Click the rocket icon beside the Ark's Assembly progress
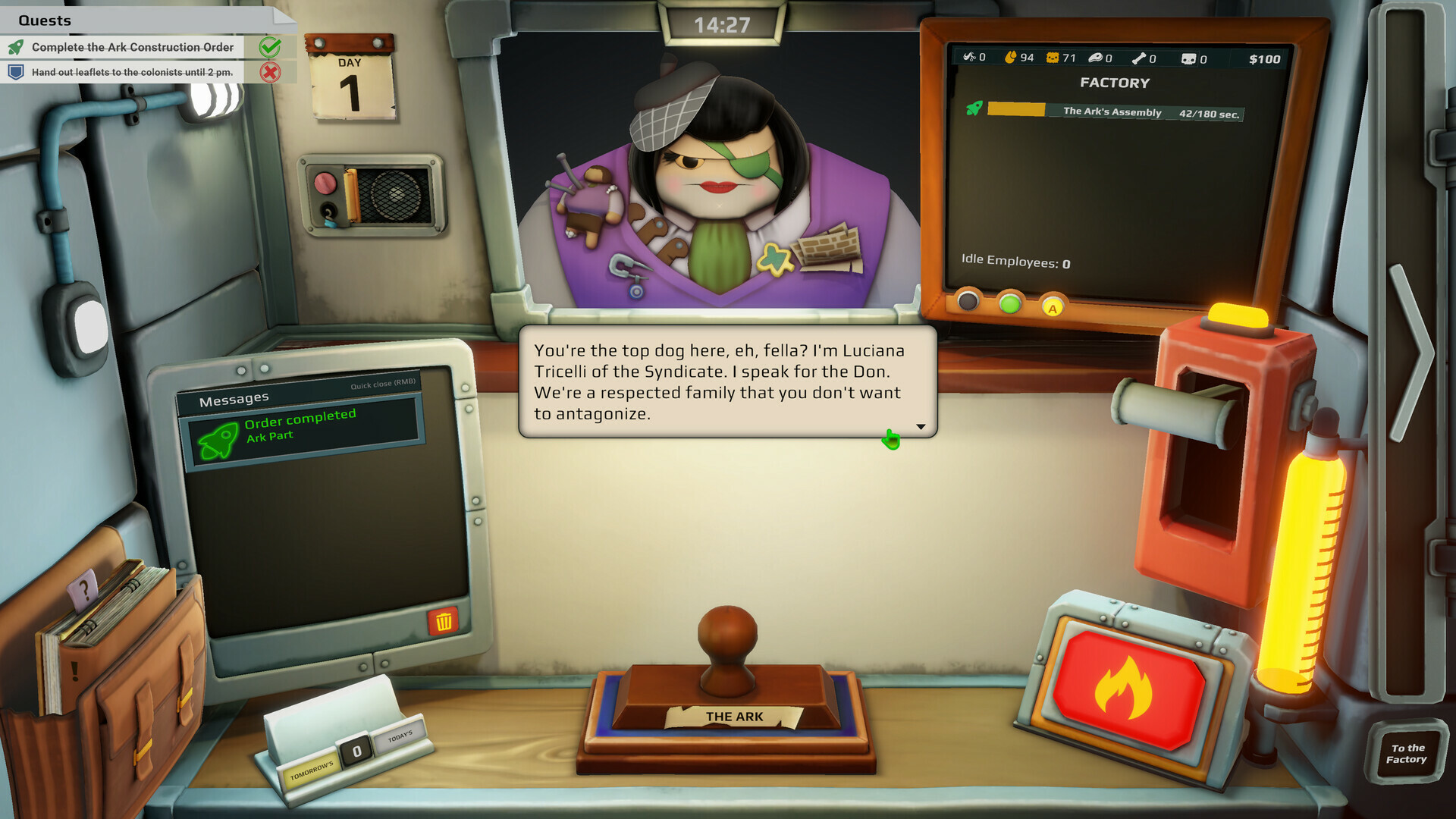This screenshot has height=819, width=1456. pyautogui.click(x=973, y=112)
